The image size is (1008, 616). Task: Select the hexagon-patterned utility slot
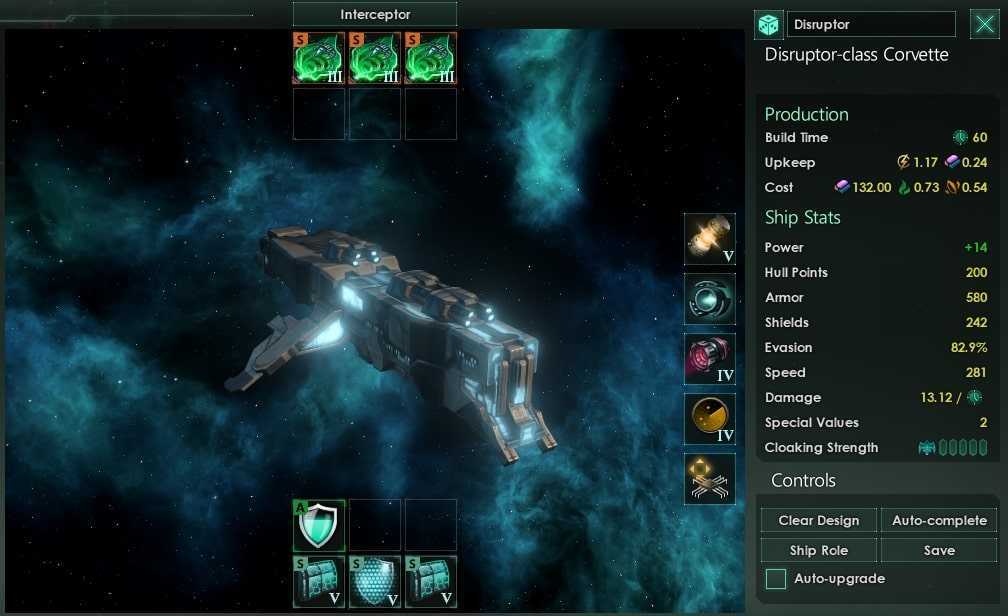pos(375,582)
